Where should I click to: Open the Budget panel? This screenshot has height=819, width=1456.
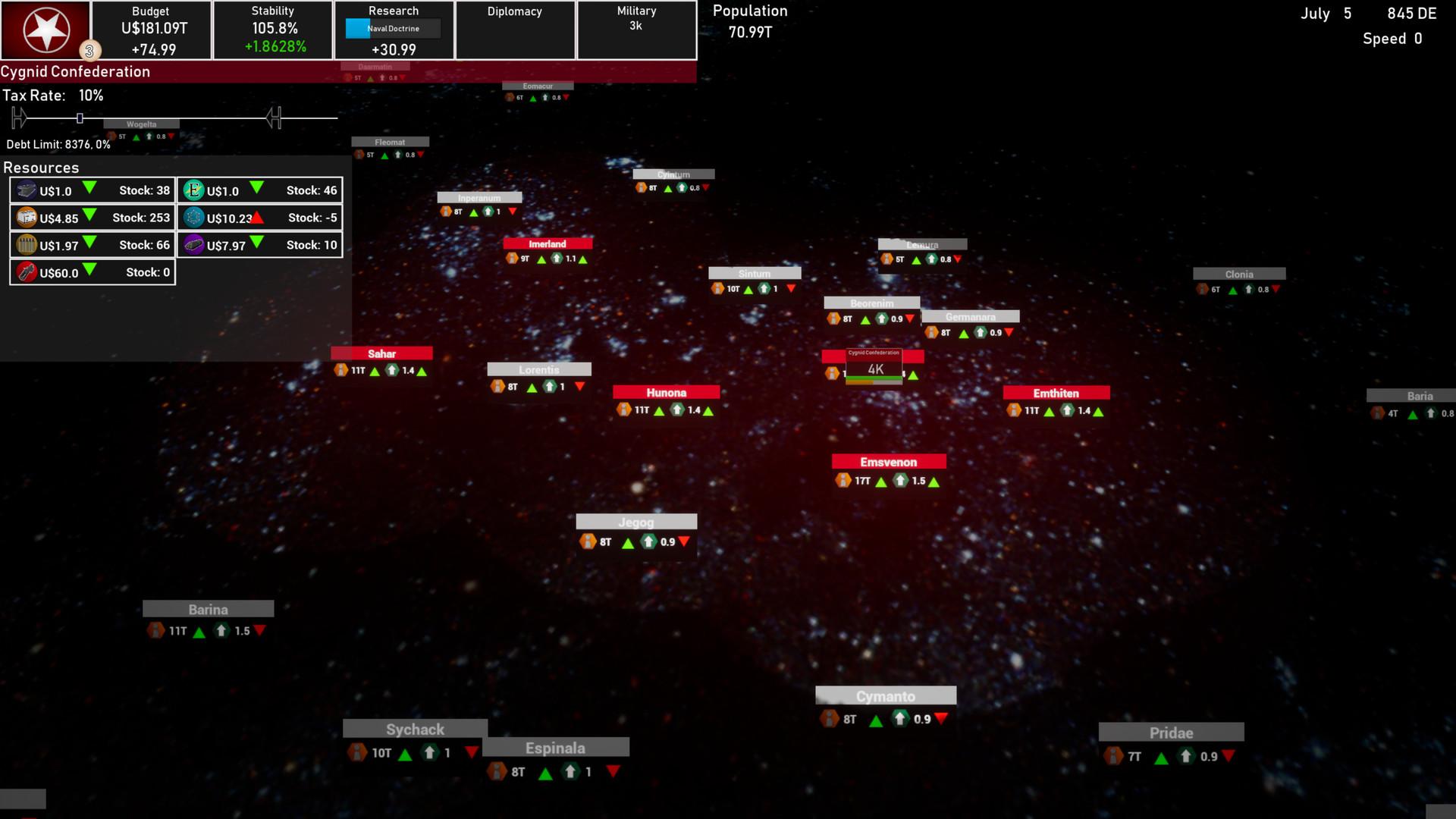click(x=151, y=30)
